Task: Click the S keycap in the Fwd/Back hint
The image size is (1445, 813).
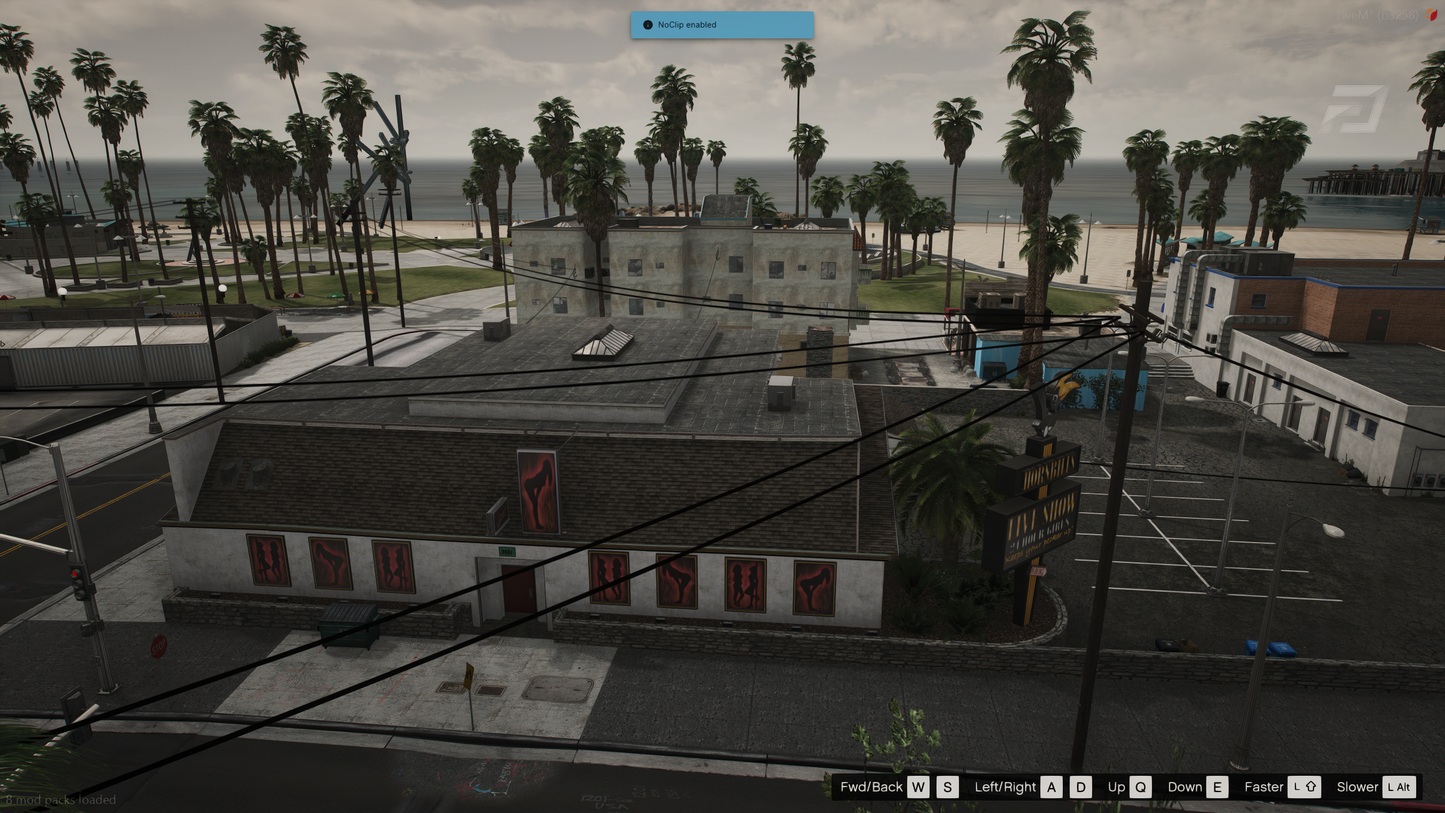Action: pyautogui.click(x=946, y=787)
